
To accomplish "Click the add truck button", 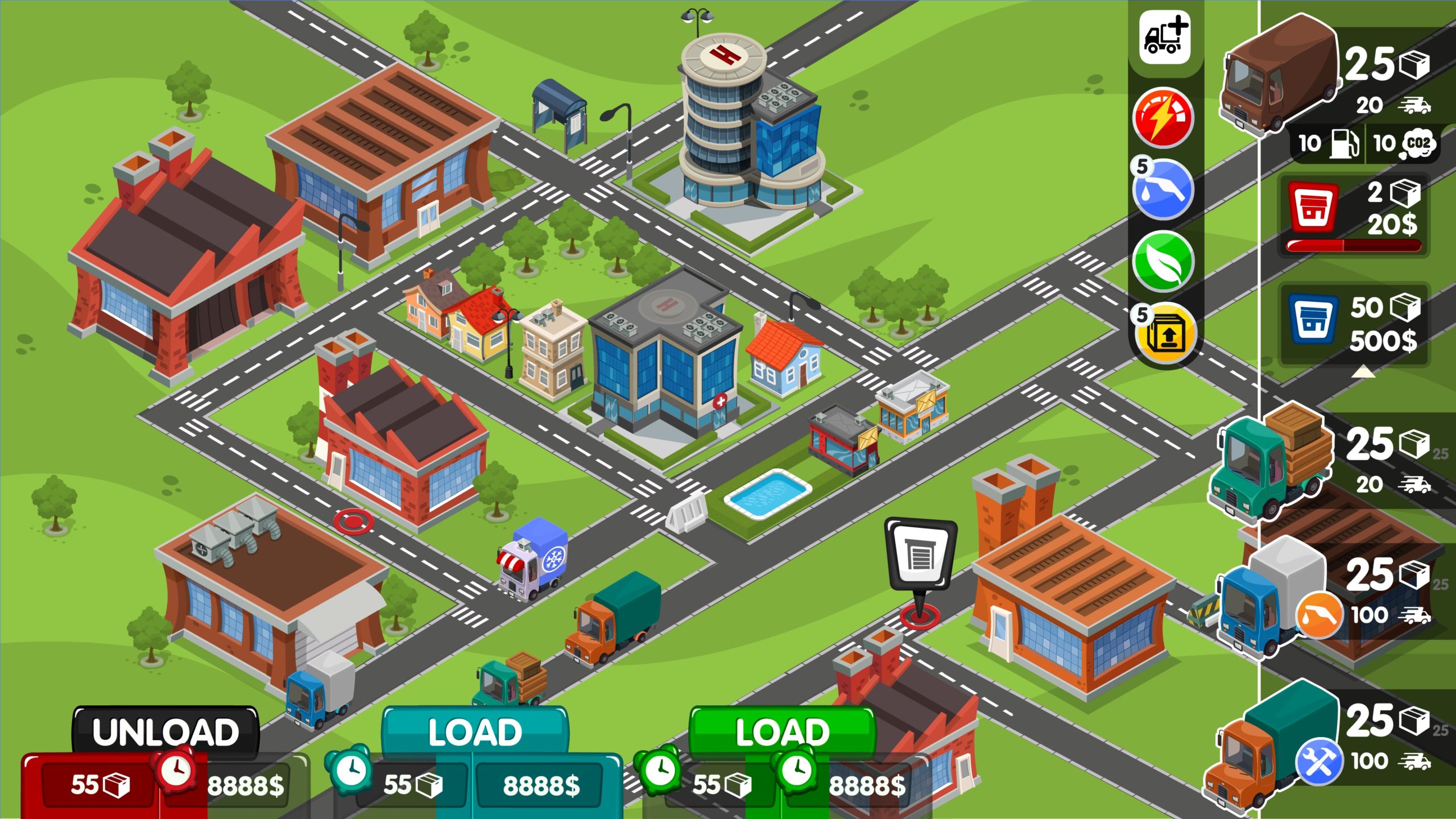I will 1164,38.
